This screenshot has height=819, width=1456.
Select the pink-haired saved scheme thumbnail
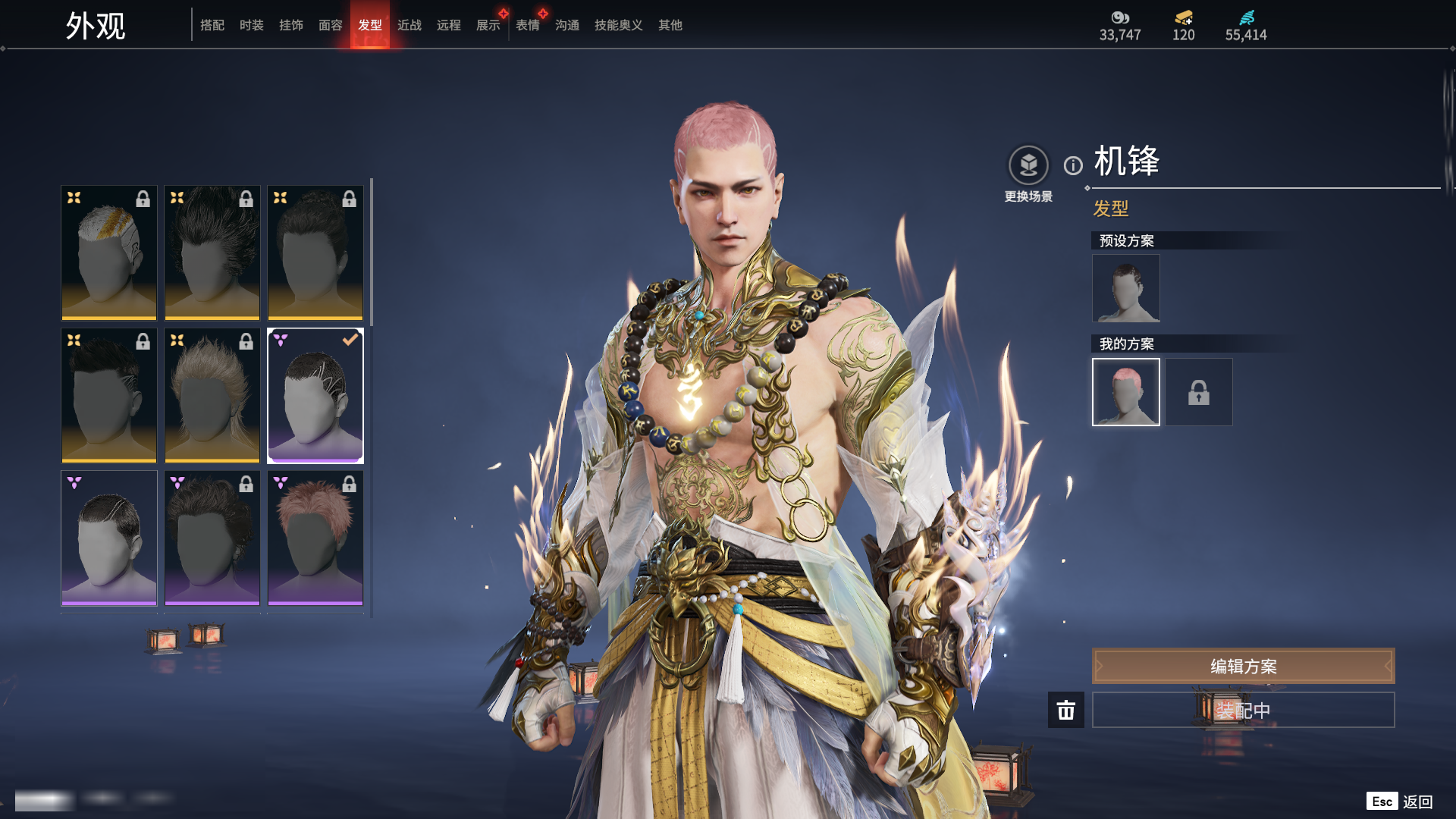point(1126,392)
